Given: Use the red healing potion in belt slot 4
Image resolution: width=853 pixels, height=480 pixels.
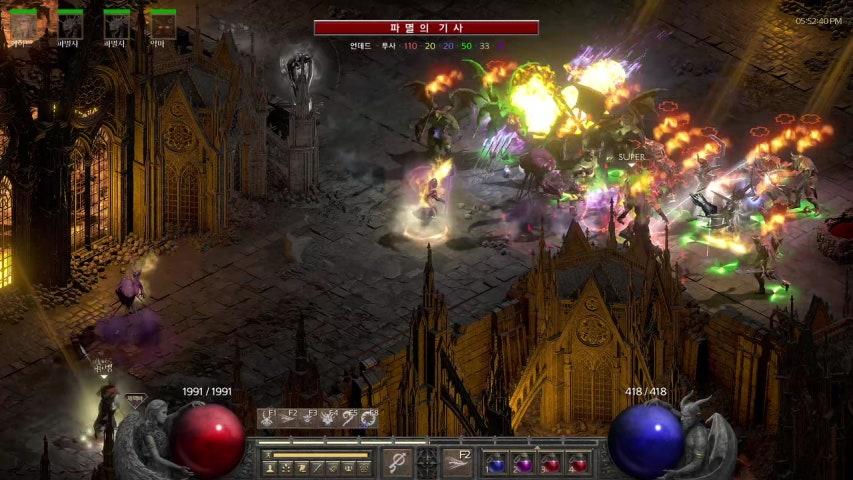Looking at the screenshot, I should point(578,463).
